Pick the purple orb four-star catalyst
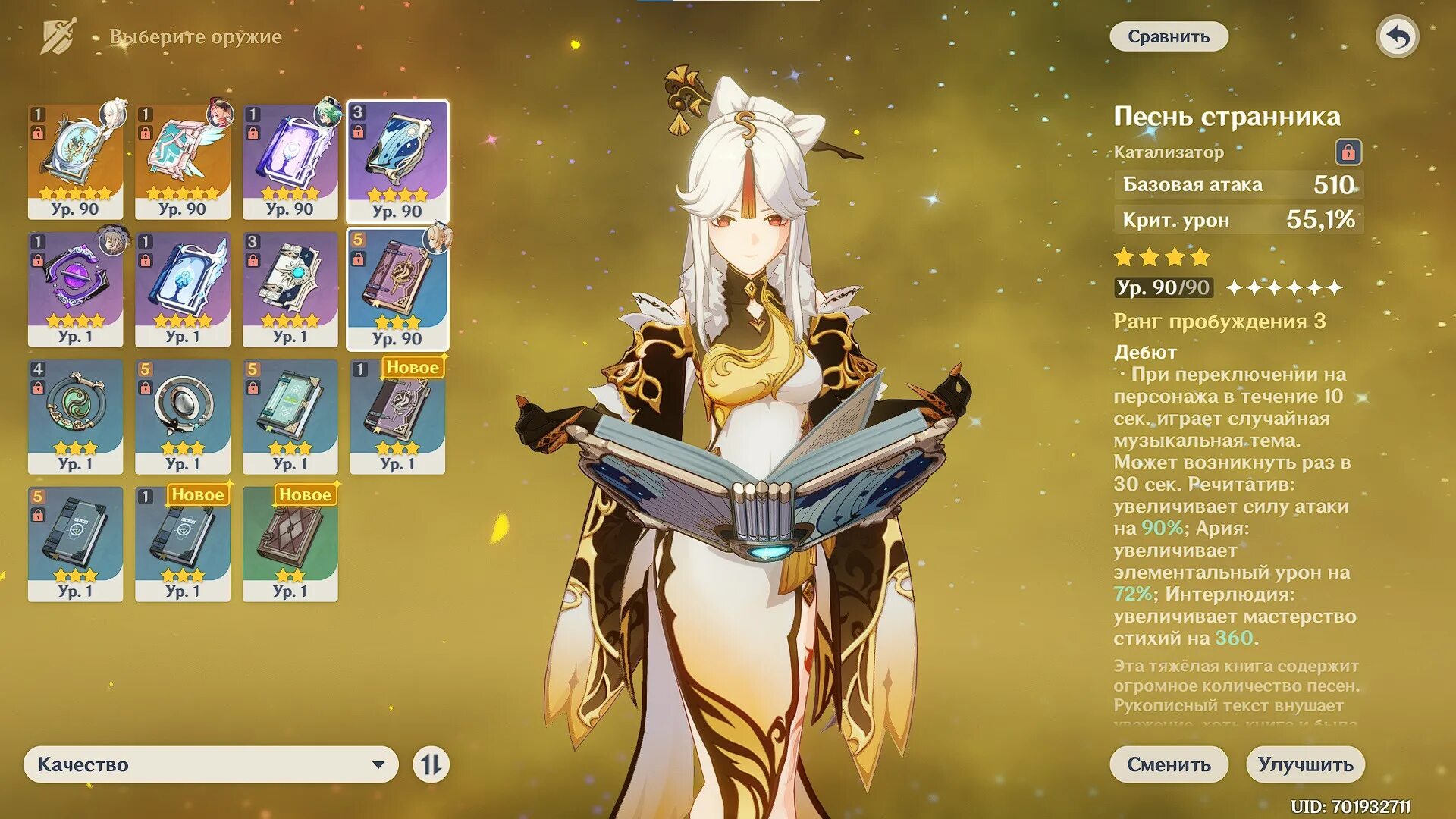This screenshot has width=1456, height=819. [75, 288]
